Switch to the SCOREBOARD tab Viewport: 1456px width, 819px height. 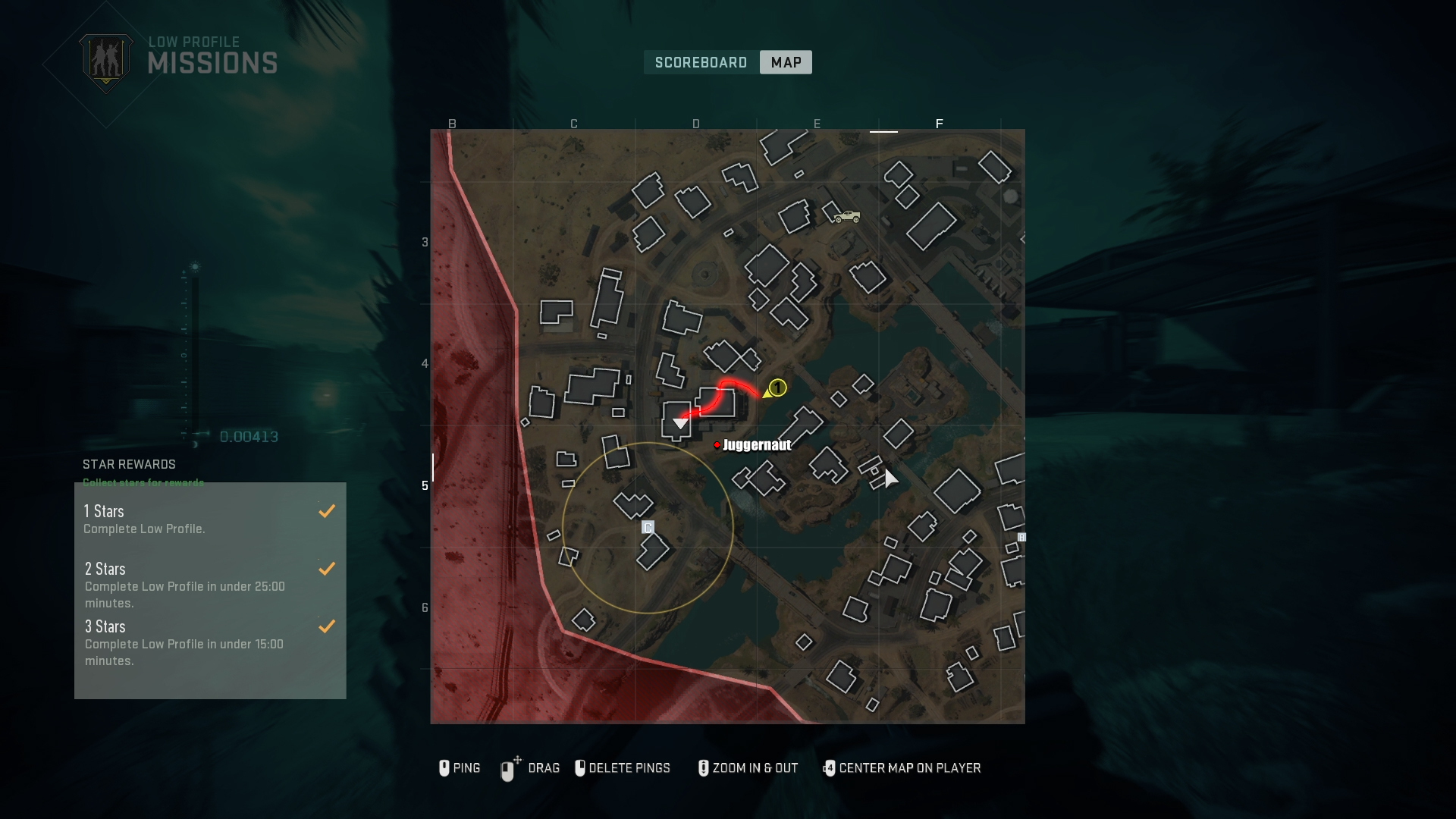pyautogui.click(x=700, y=62)
